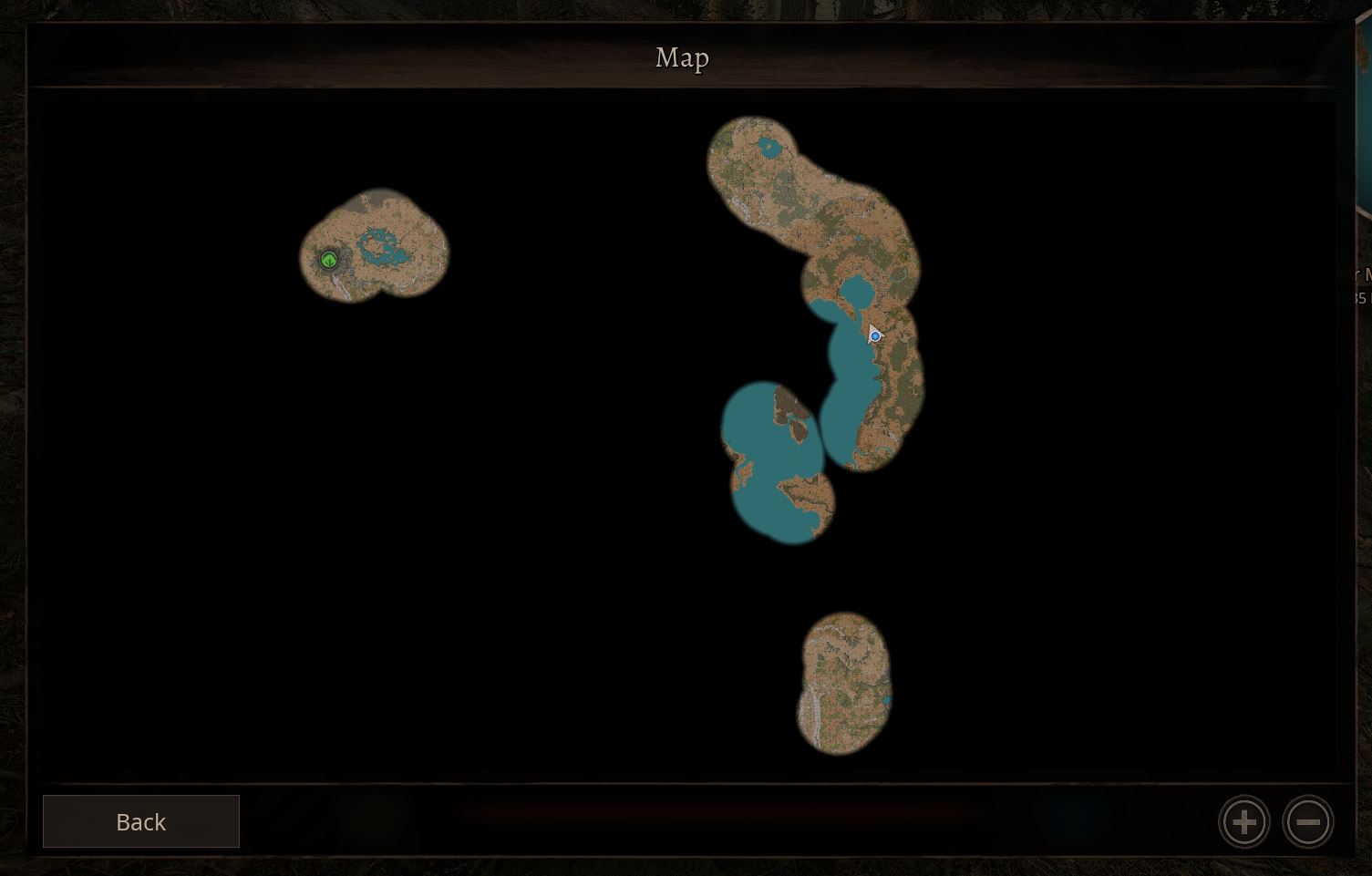Click the circular lake on the northwest island

pos(378,246)
